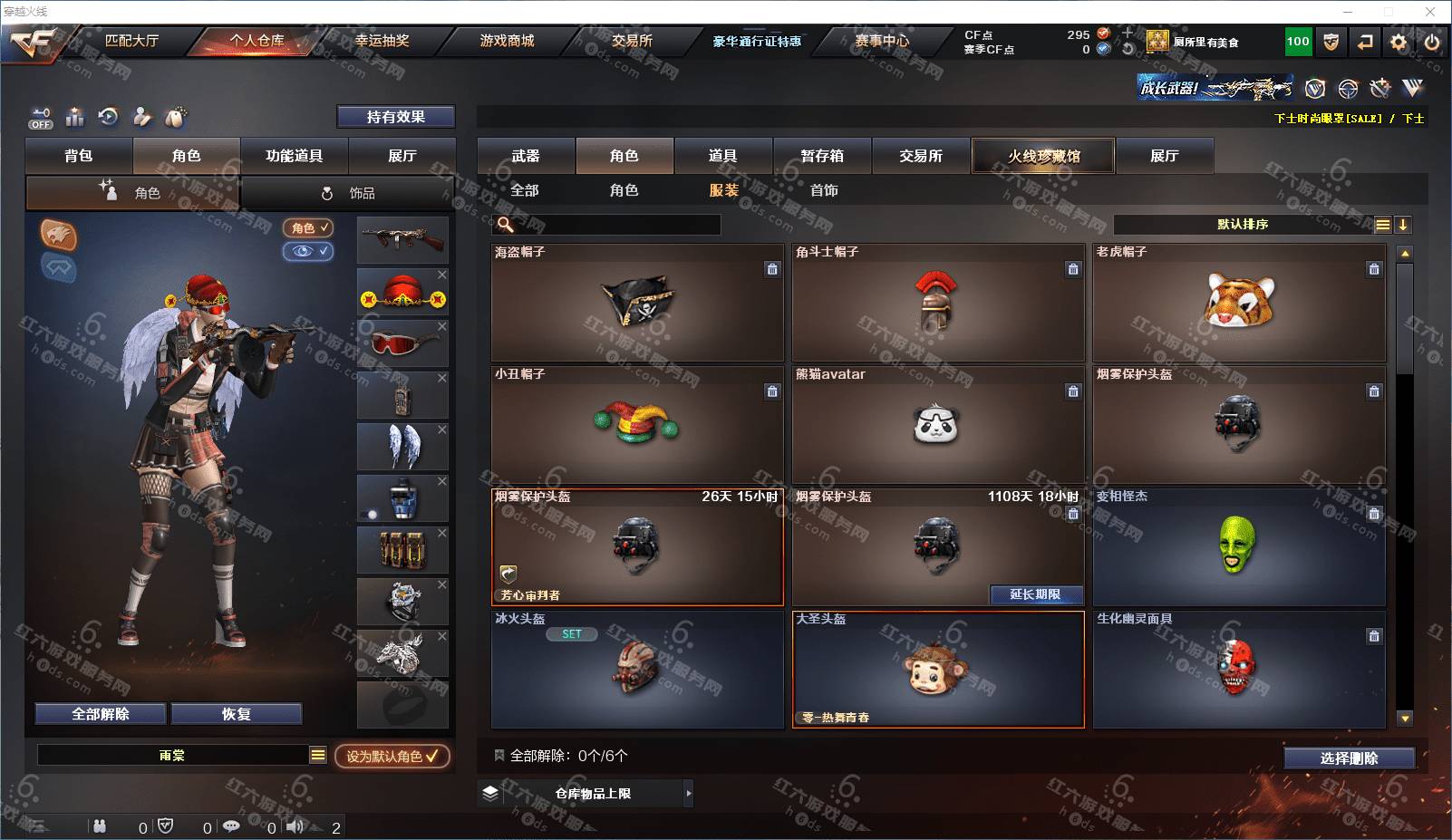Choose the 老虎帽子 tiger hat
This screenshot has height=840, width=1452.
(1239, 303)
